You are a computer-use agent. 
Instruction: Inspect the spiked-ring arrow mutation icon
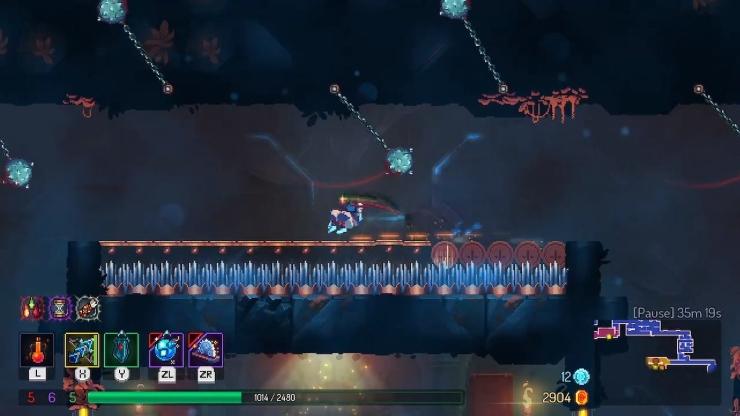pos(87,307)
